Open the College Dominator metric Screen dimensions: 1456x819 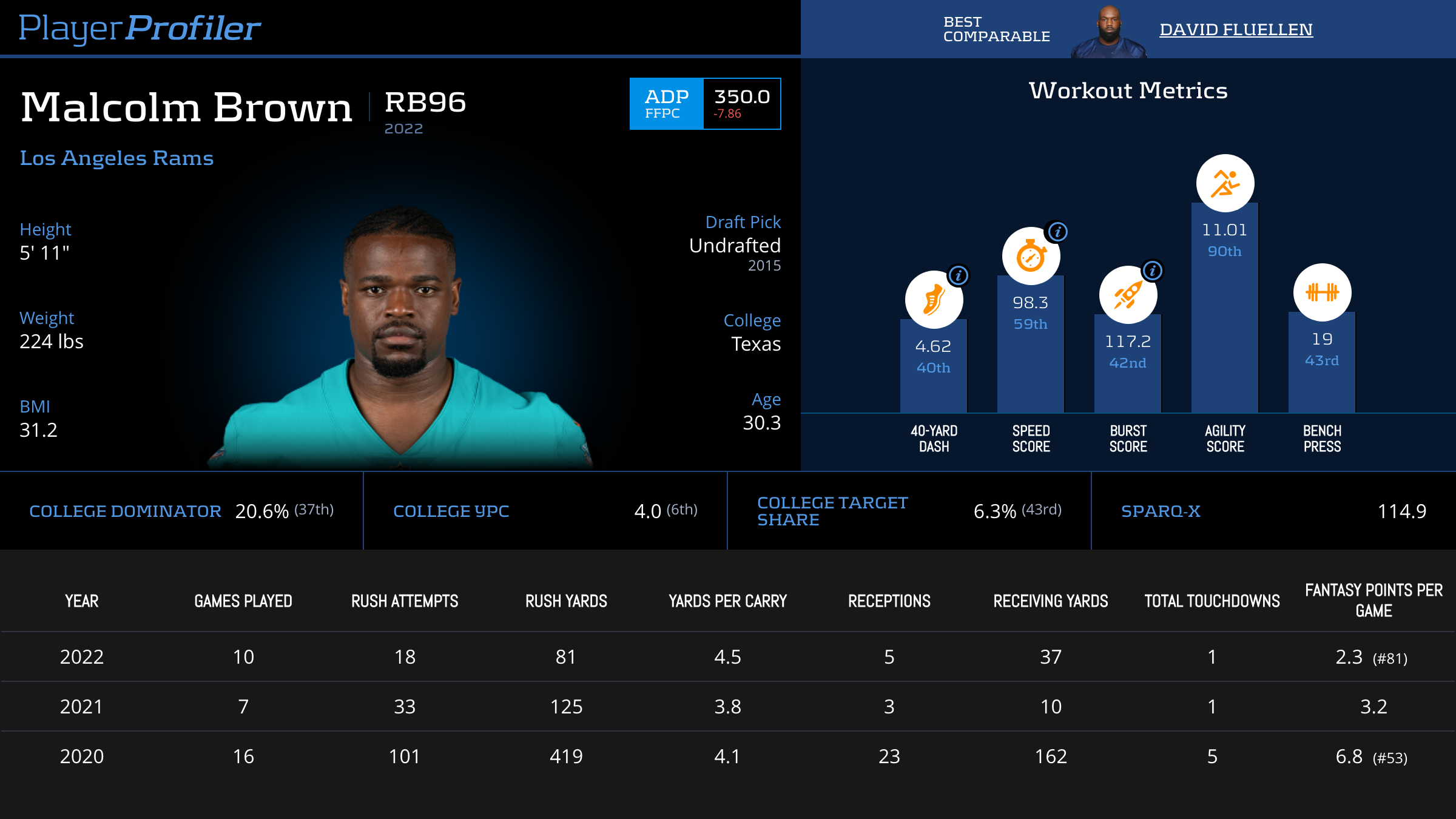tap(181, 511)
